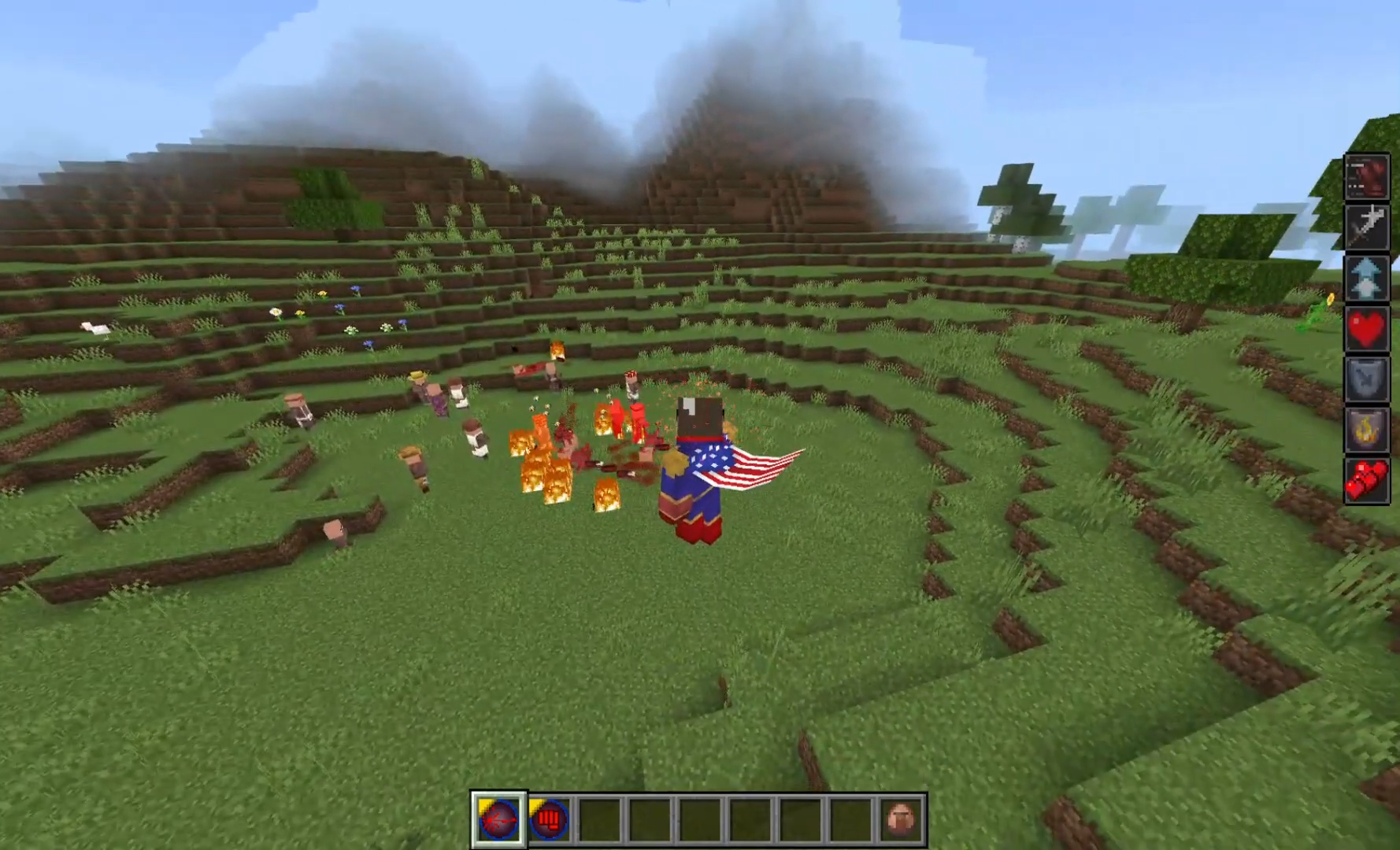Click the gray shield resistance effect icon
The image size is (1400, 850).
pyautogui.click(x=1366, y=378)
